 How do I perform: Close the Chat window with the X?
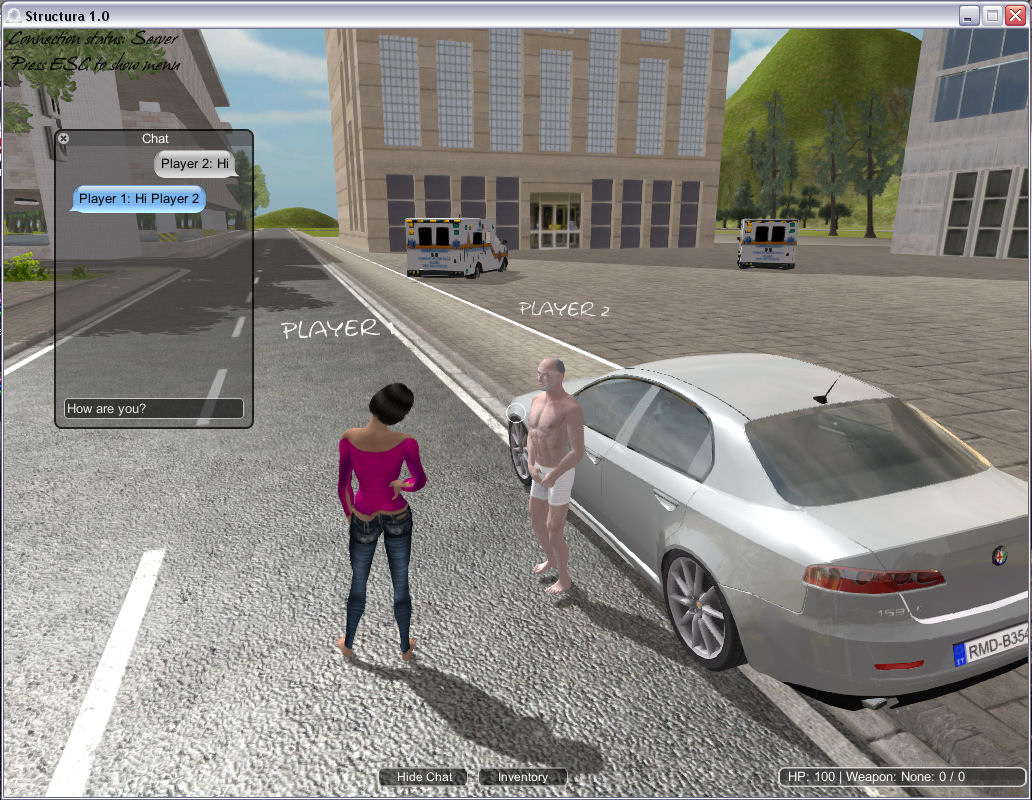(63, 138)
